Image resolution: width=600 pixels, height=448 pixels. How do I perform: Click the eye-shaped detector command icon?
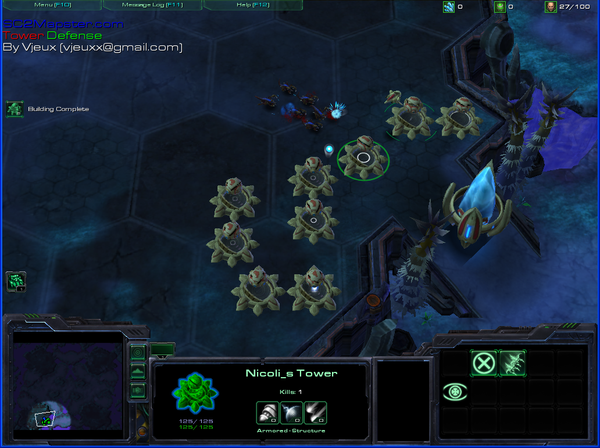[456, 392]
